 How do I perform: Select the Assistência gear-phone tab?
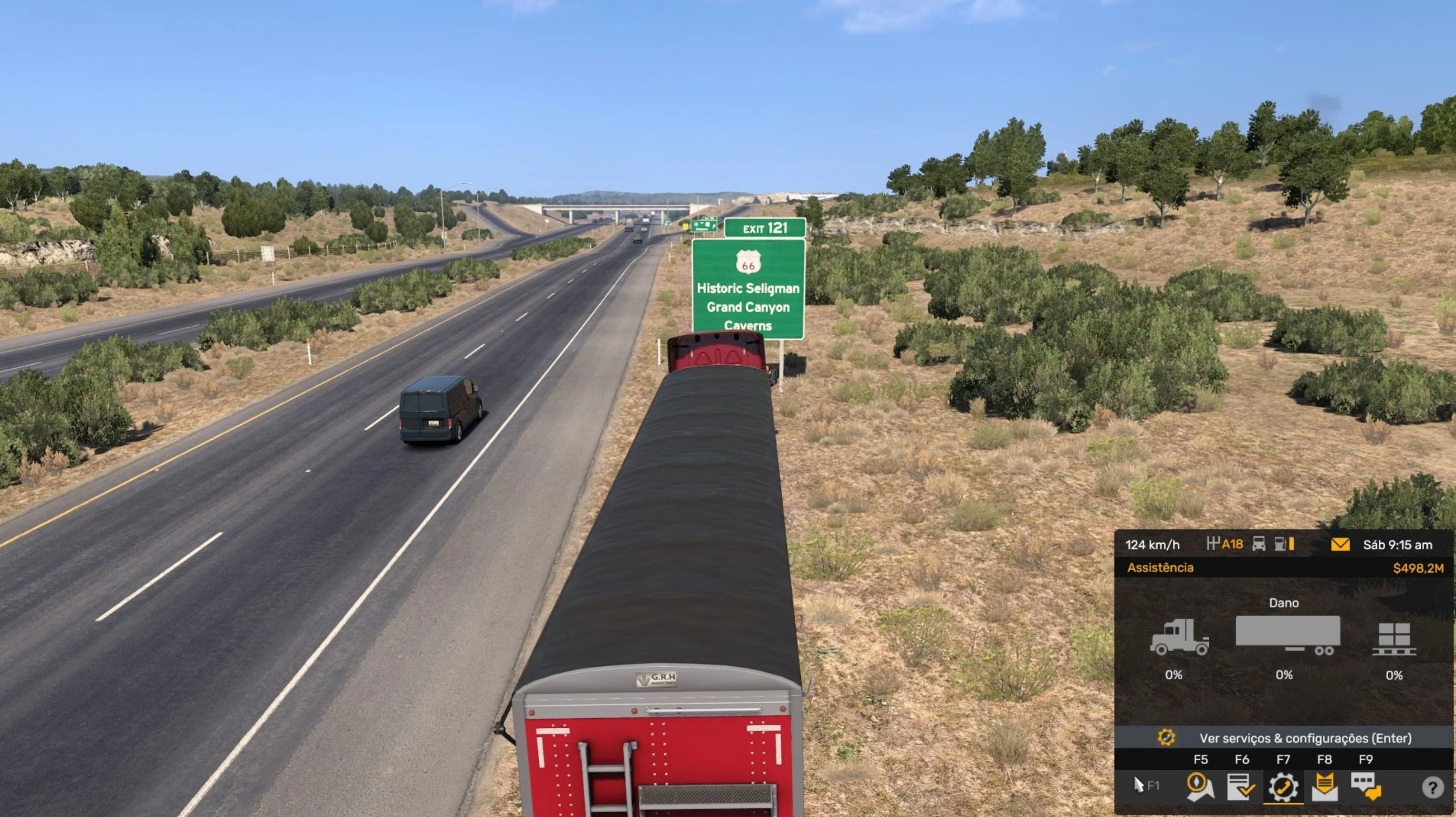[x=1283, y=786]
